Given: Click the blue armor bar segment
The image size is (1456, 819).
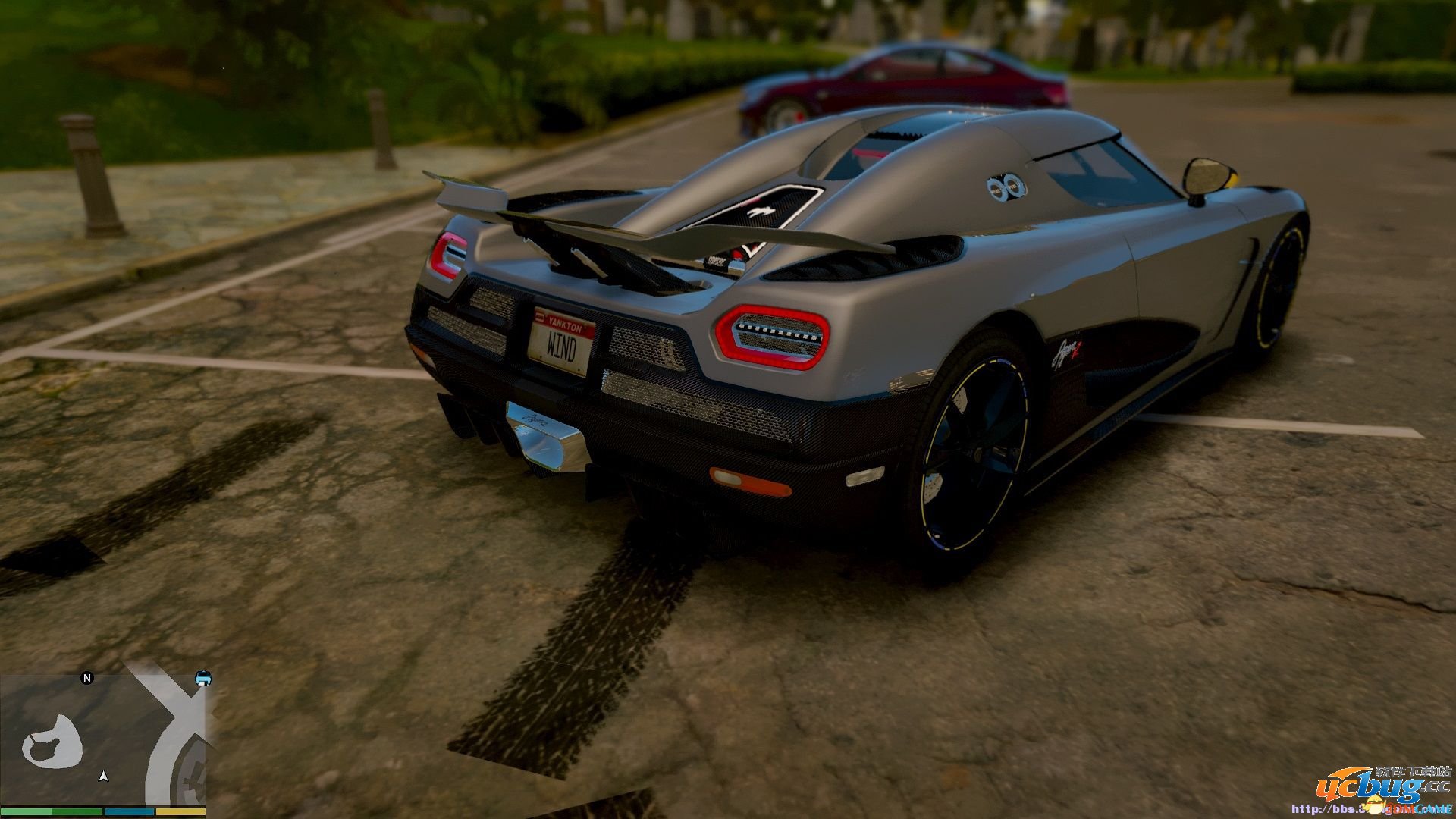Looking at the screenshot, I should [x=130, y=814].
